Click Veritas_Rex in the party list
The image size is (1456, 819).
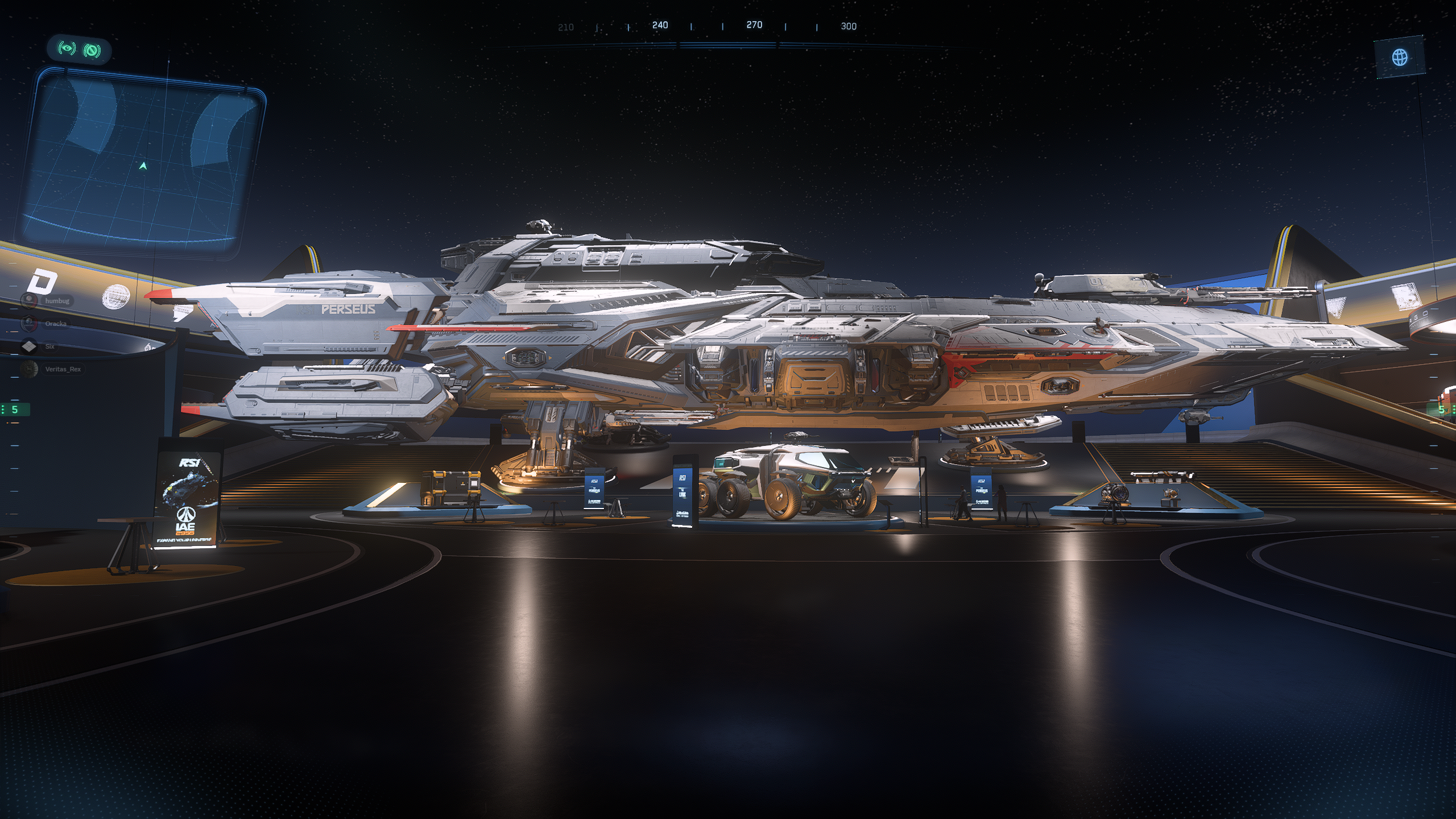62,369
